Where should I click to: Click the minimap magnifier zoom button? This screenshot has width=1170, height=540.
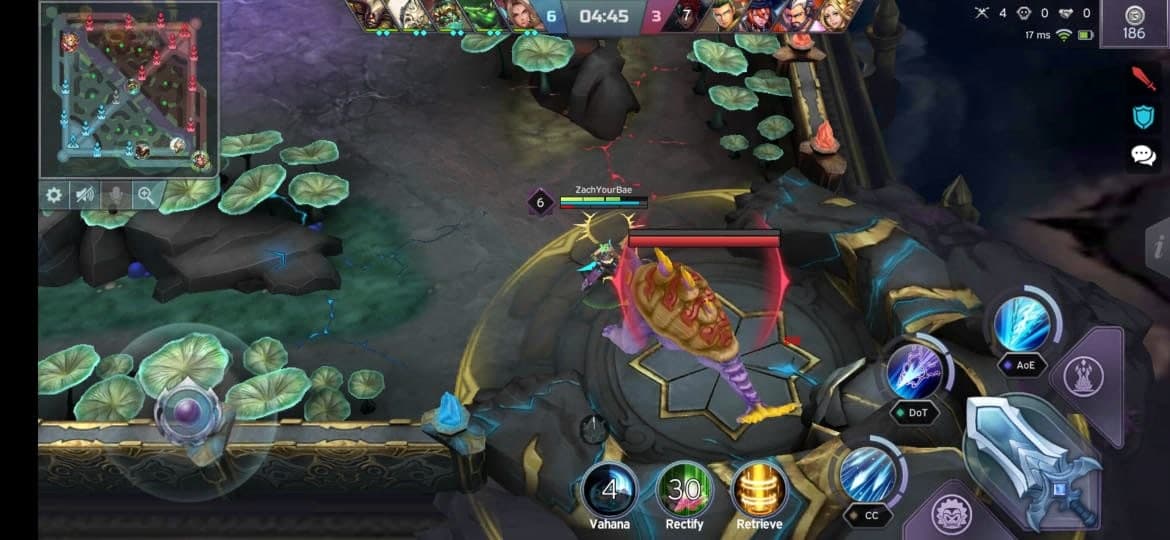point(146,196)
